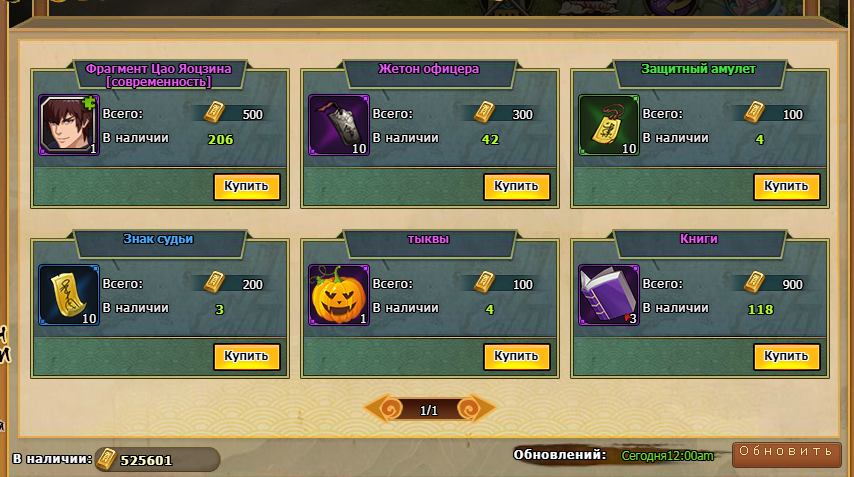
Task: Purchase the Жетон офицера token
Action: click(x=516, y=187)
